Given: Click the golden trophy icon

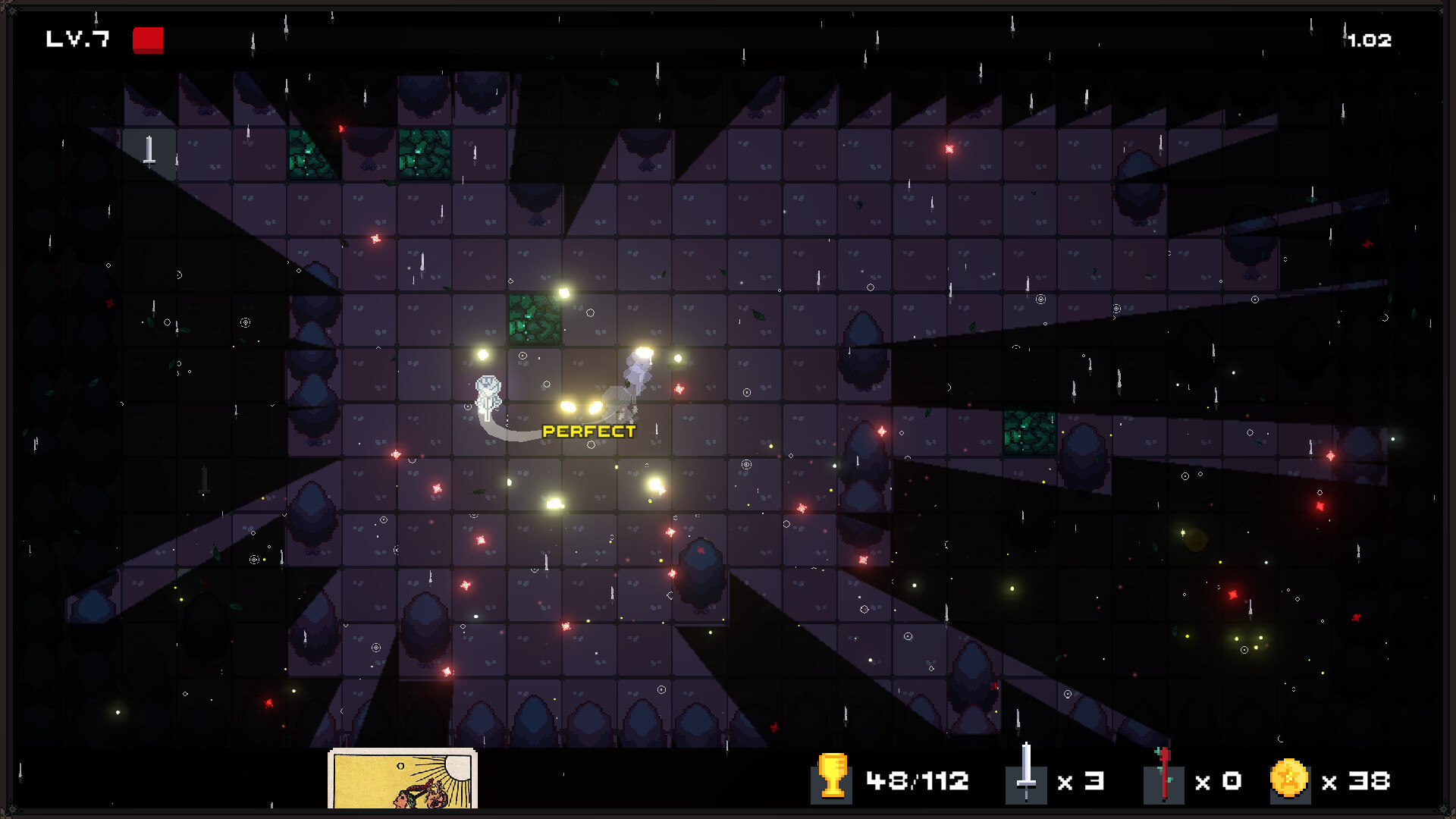Looking at the screenshot, I should tap(832, 776).
